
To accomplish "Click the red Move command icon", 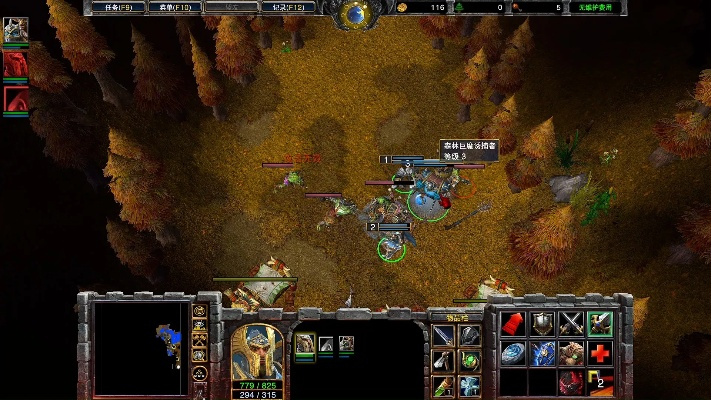I will [513, 323].
